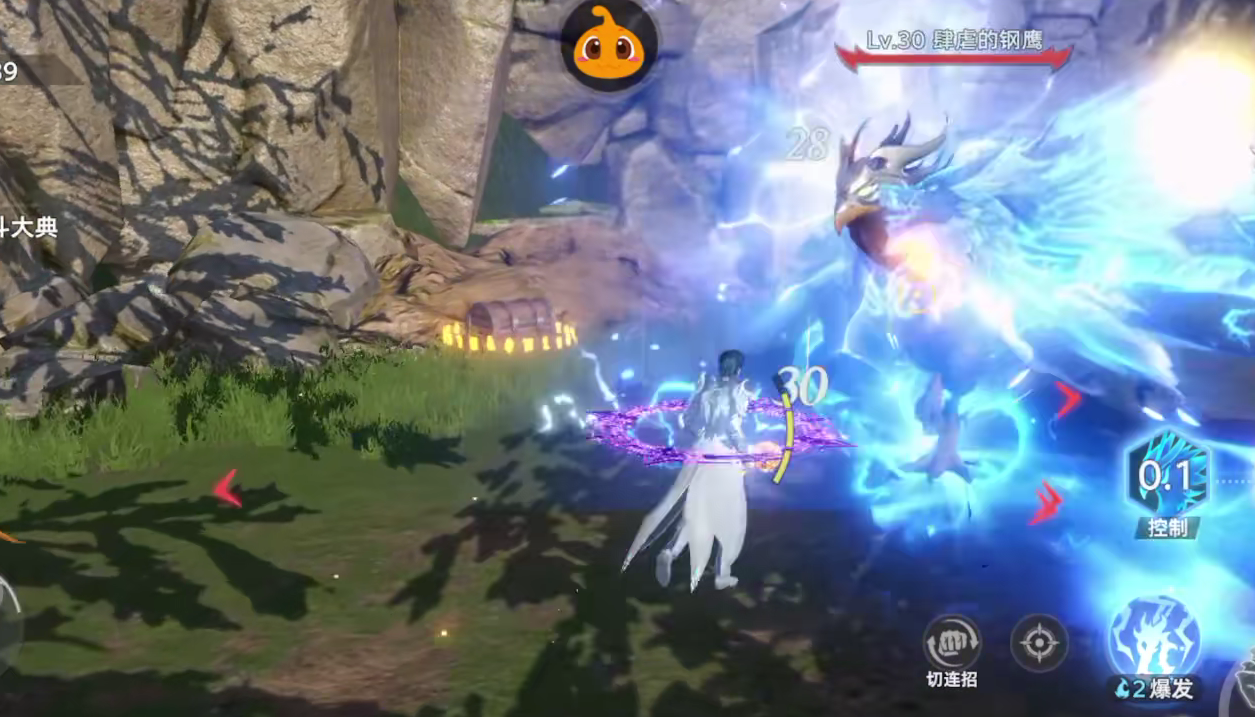Image resolution: width=1255 pixels, height=717 pixels.
Task: Toggle the crosshair target lock button
Action: point(1039,642)
